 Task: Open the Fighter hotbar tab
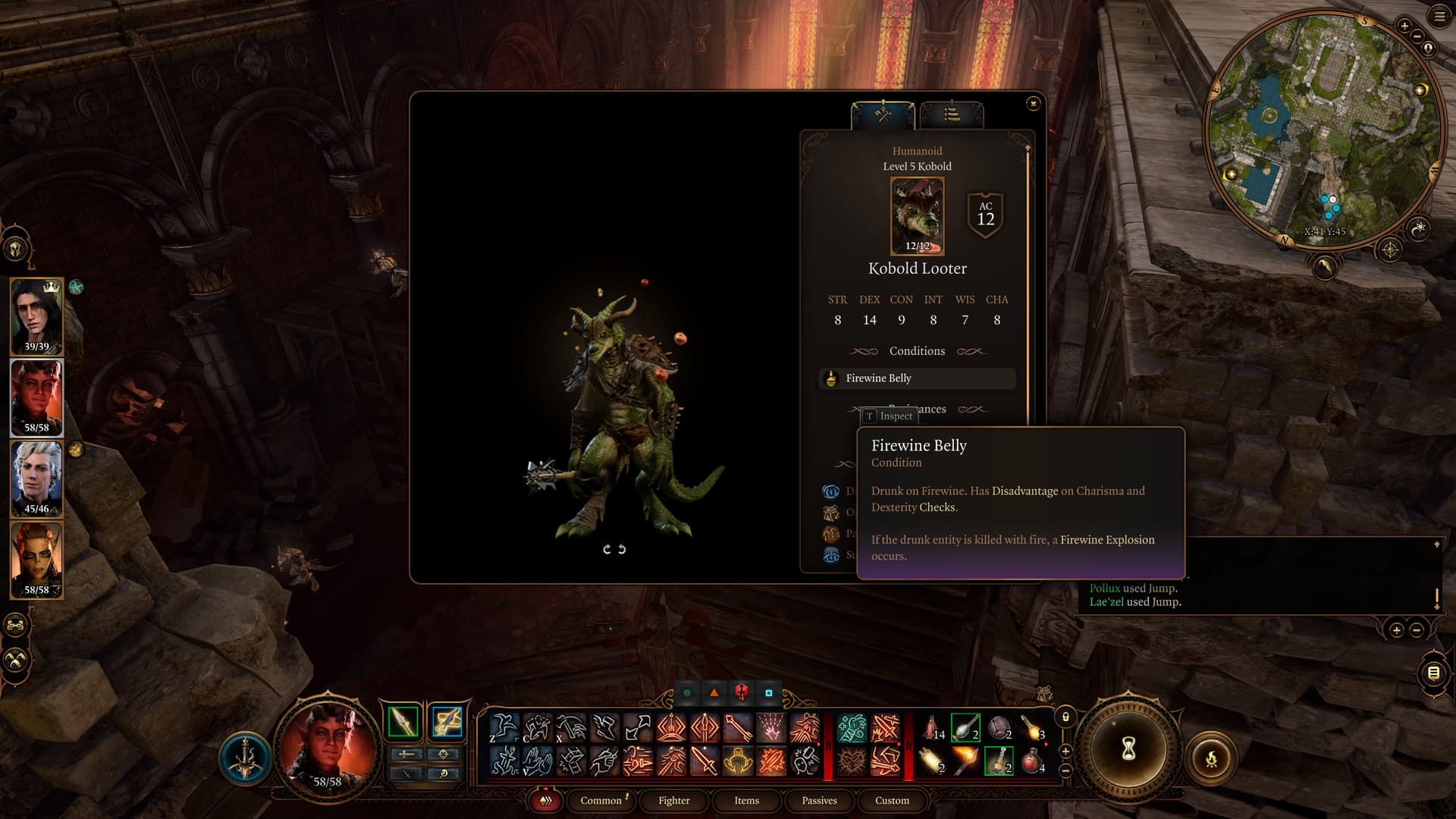(x=673, y=801)
